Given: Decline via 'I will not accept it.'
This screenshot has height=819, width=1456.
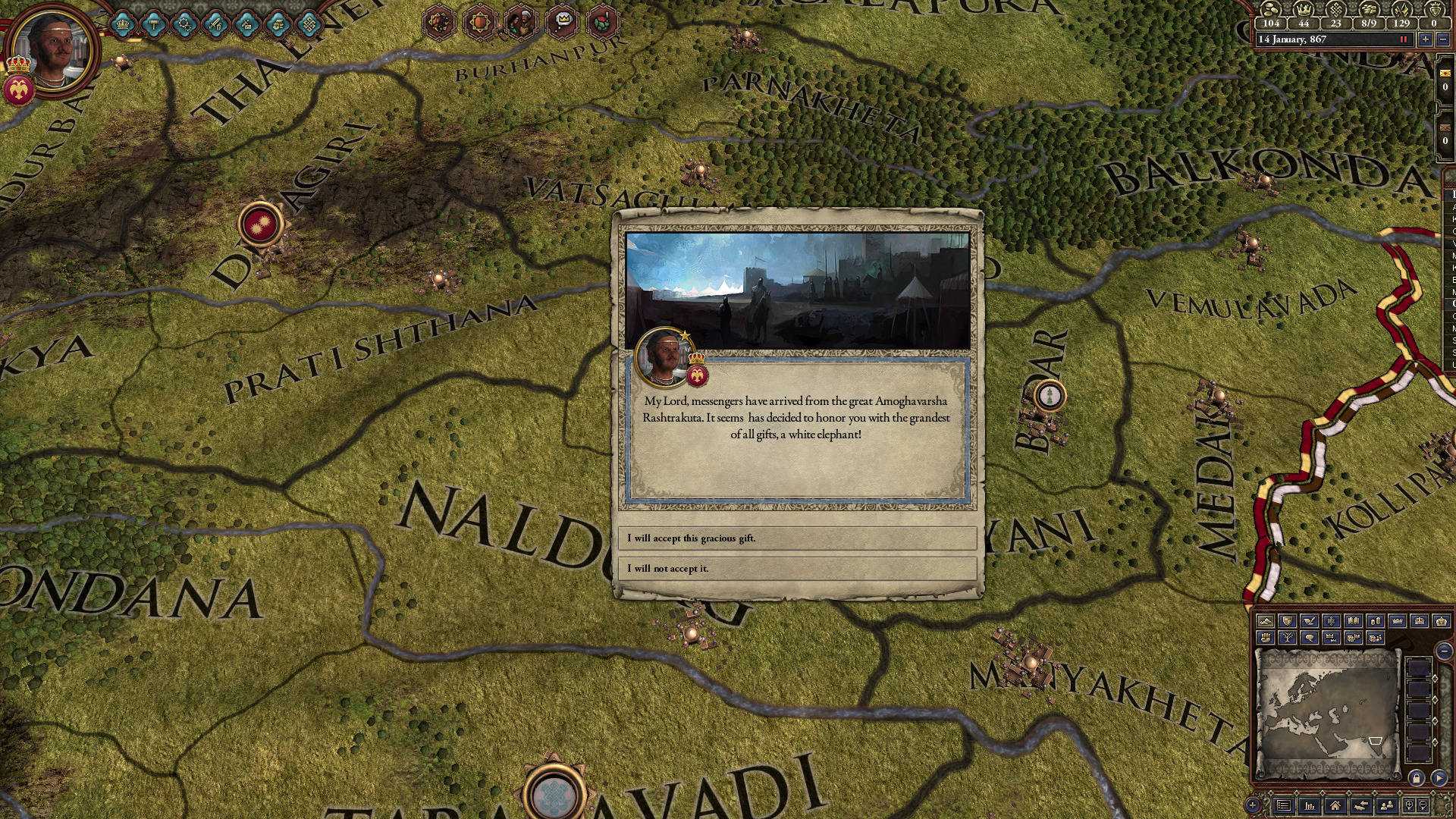Looking at the screenshot, I should pos(798,568).
